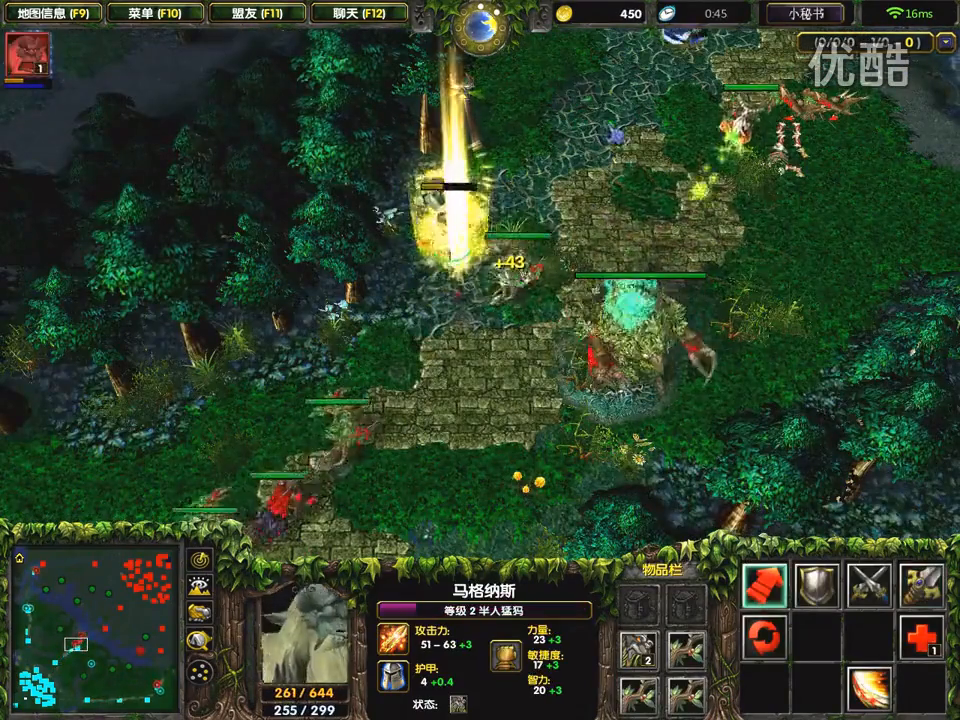This screenshot has width=960, height=720.
Task: Select the Attack crossed swords command
Action: point(869,586)
